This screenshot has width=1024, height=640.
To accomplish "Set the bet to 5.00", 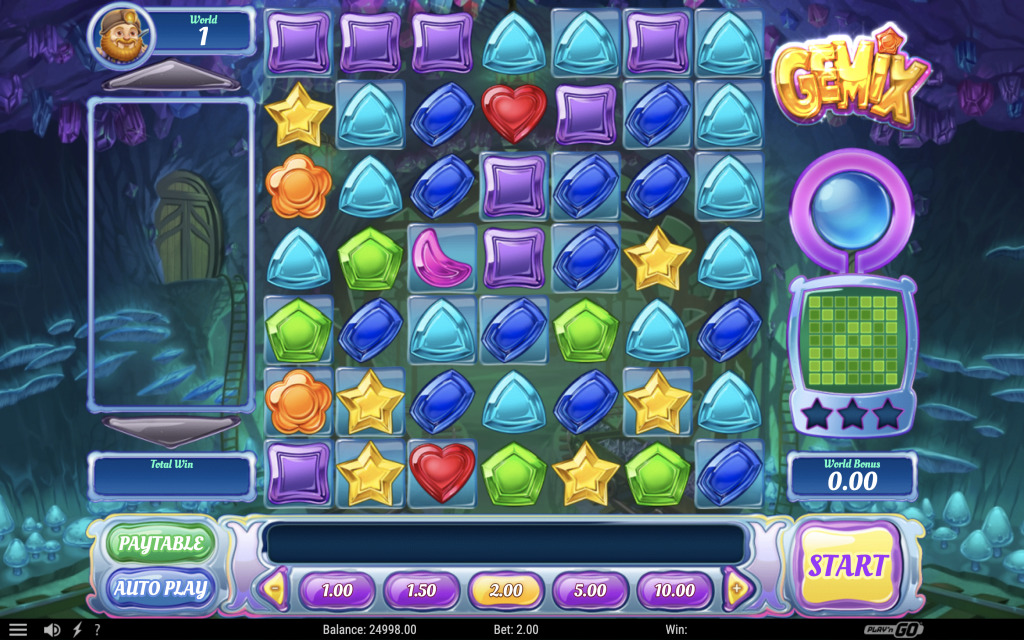I will click(590, 590).
